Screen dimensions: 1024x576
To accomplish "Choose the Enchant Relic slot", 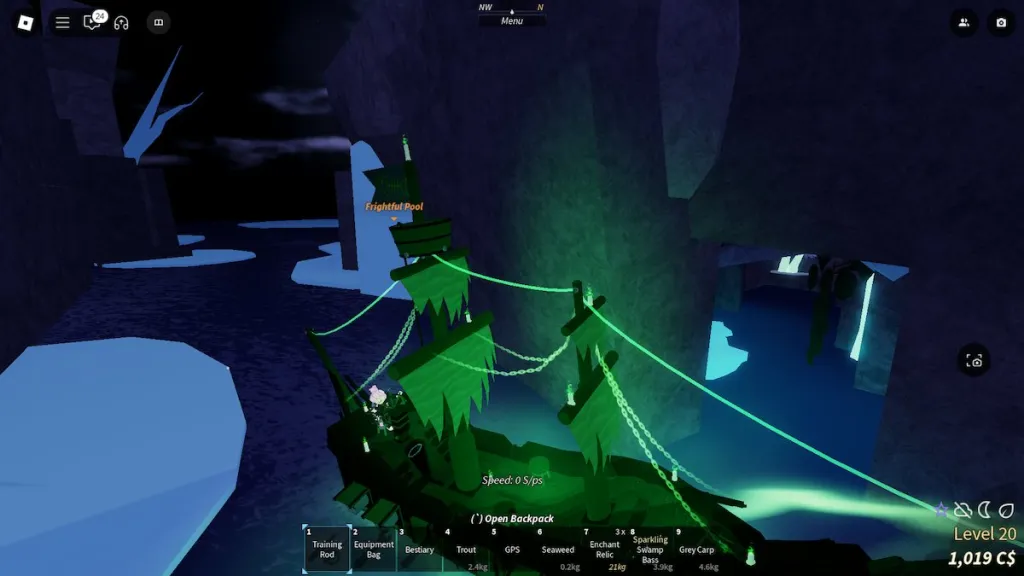I will 604,549.
